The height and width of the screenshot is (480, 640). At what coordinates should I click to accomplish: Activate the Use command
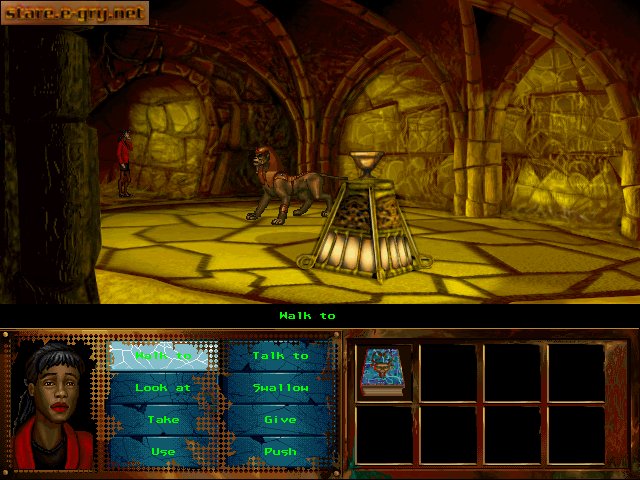[x=163, y=451]
